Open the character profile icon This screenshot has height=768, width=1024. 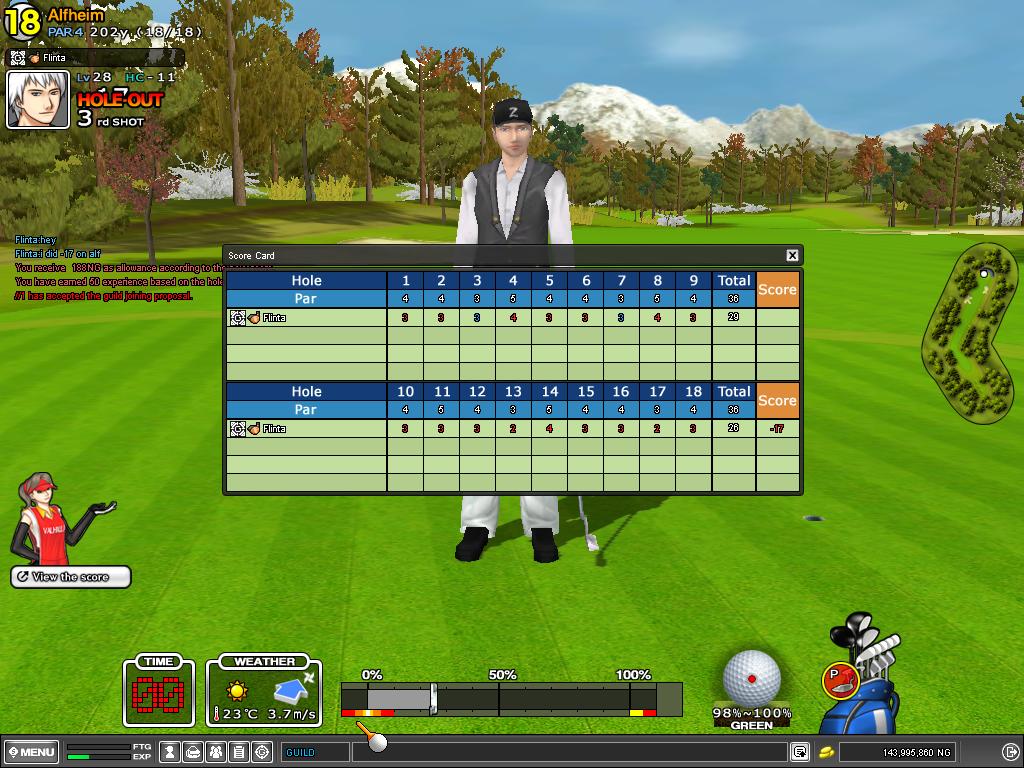point(170,752)
